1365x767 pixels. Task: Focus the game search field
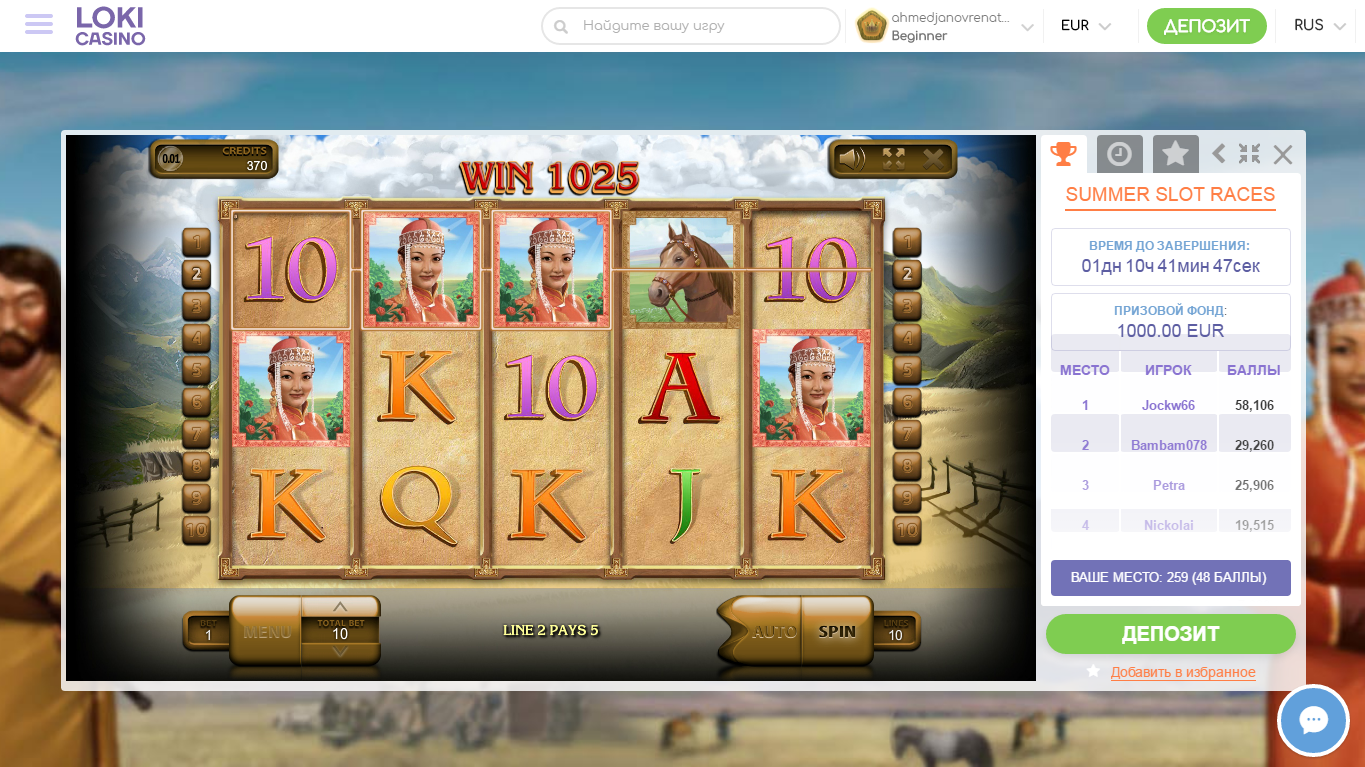(700, 26)
